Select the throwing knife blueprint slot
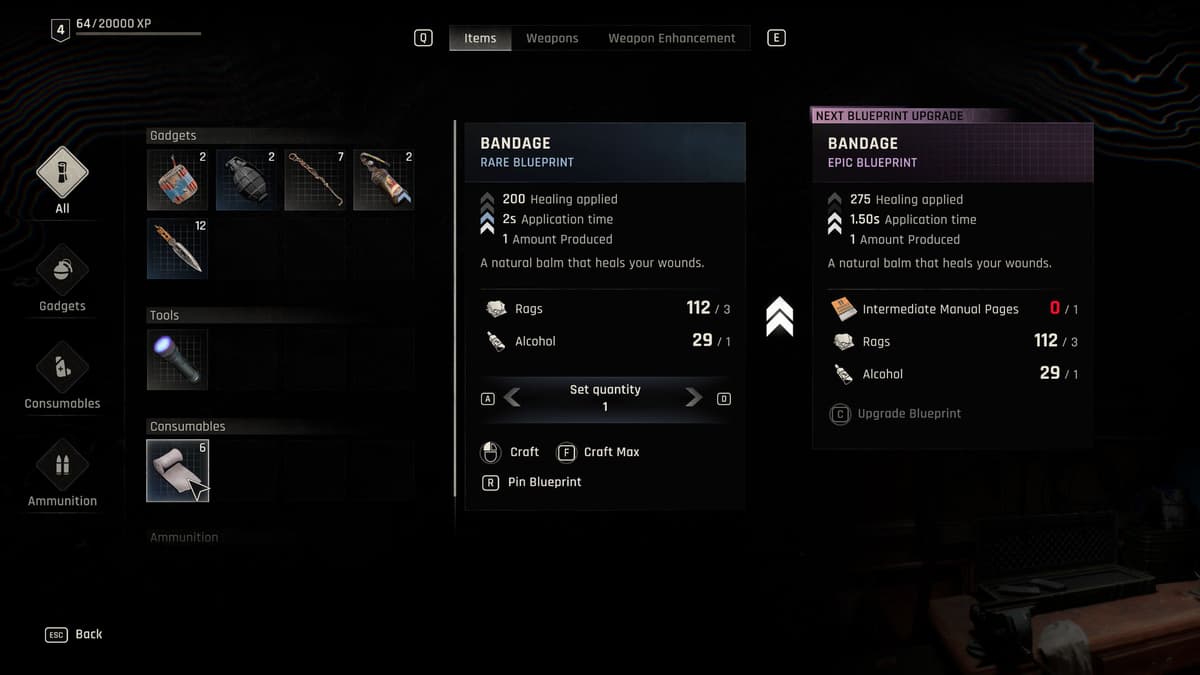This screenshot has width=1200, height=675. pos(177,248)
